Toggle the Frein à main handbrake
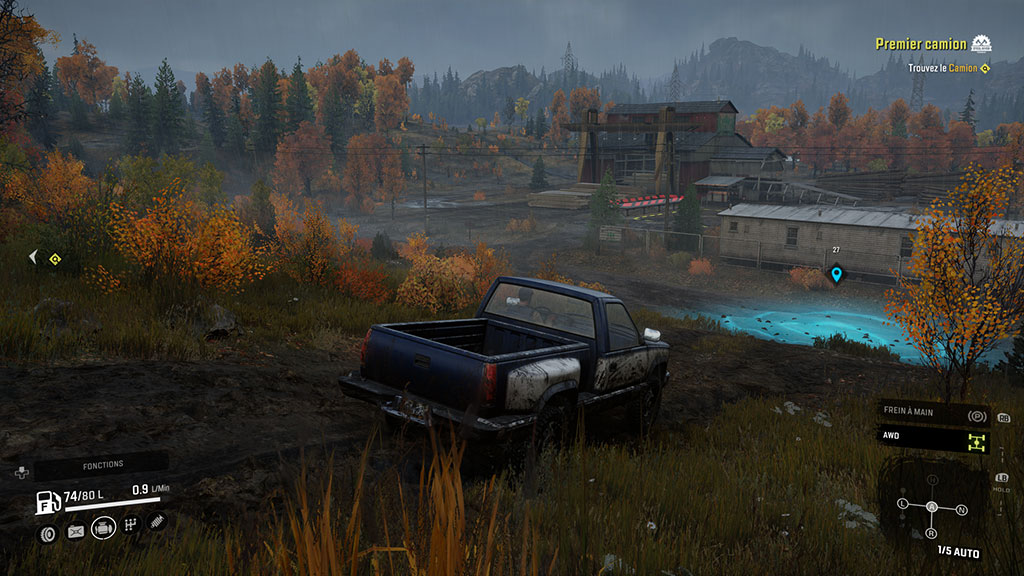 (932, 414)
